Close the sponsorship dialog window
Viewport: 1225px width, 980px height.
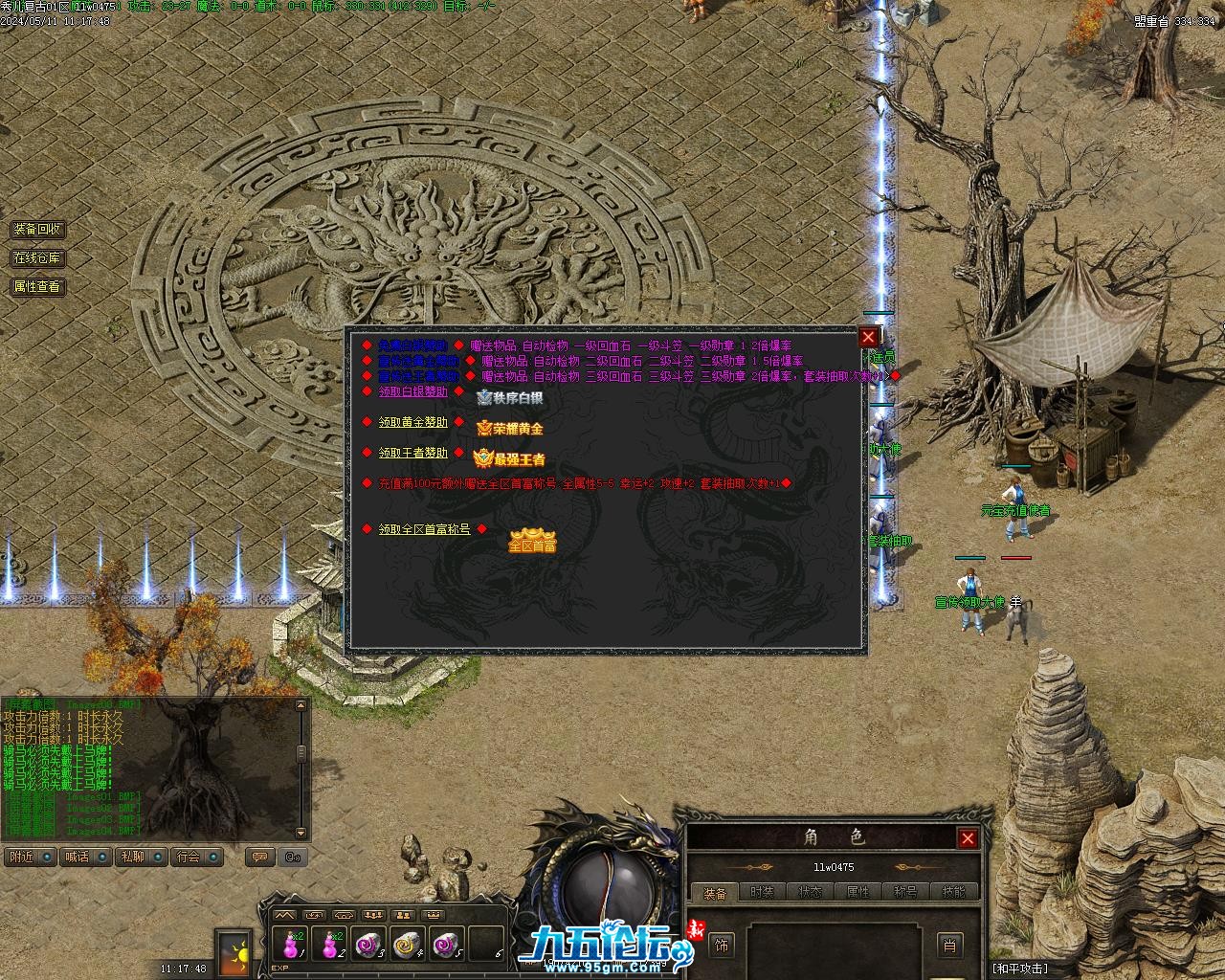click(868, 336)
